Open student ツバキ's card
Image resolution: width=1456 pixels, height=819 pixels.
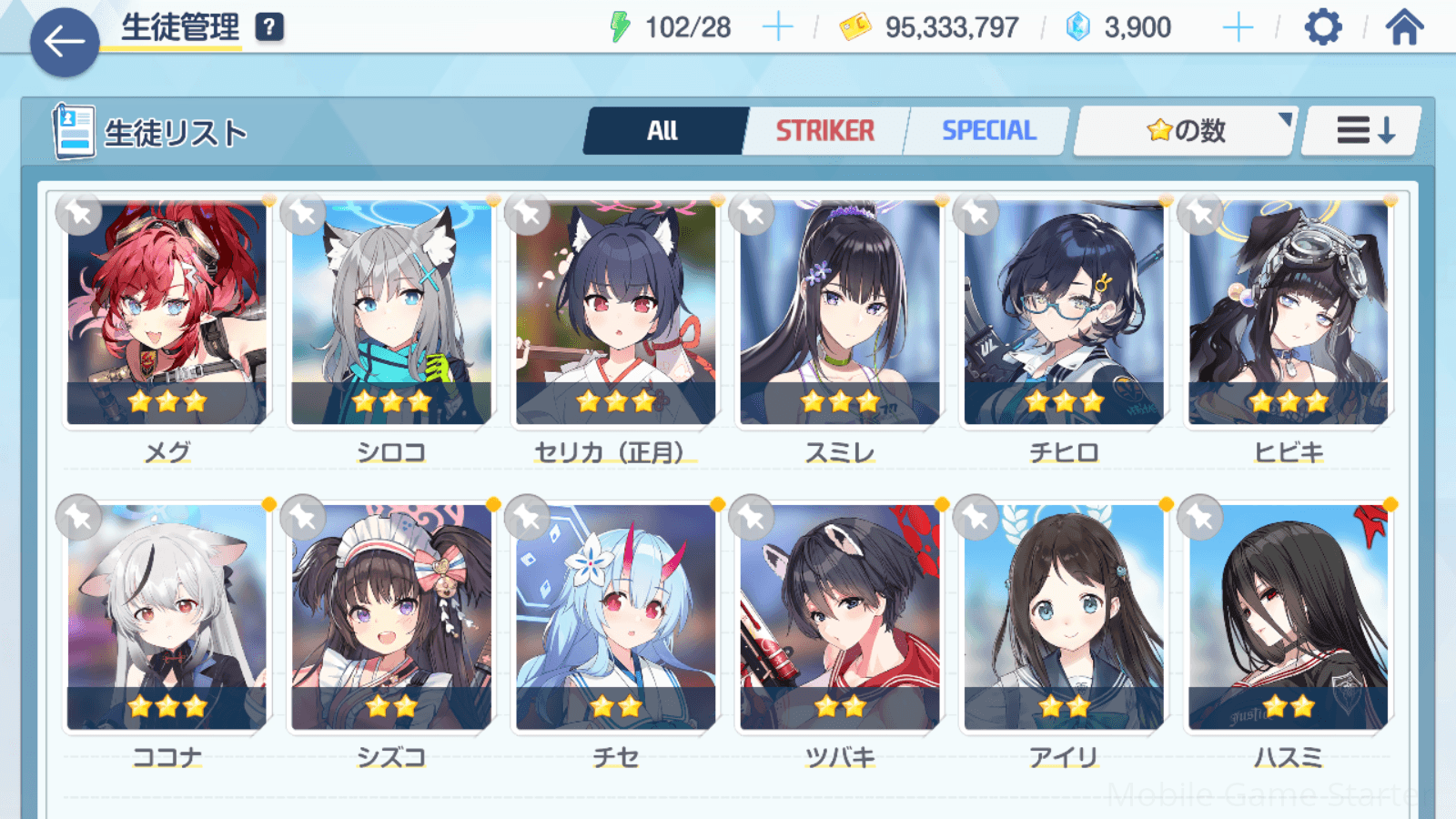pyautogui.click(x=839, y=617)
